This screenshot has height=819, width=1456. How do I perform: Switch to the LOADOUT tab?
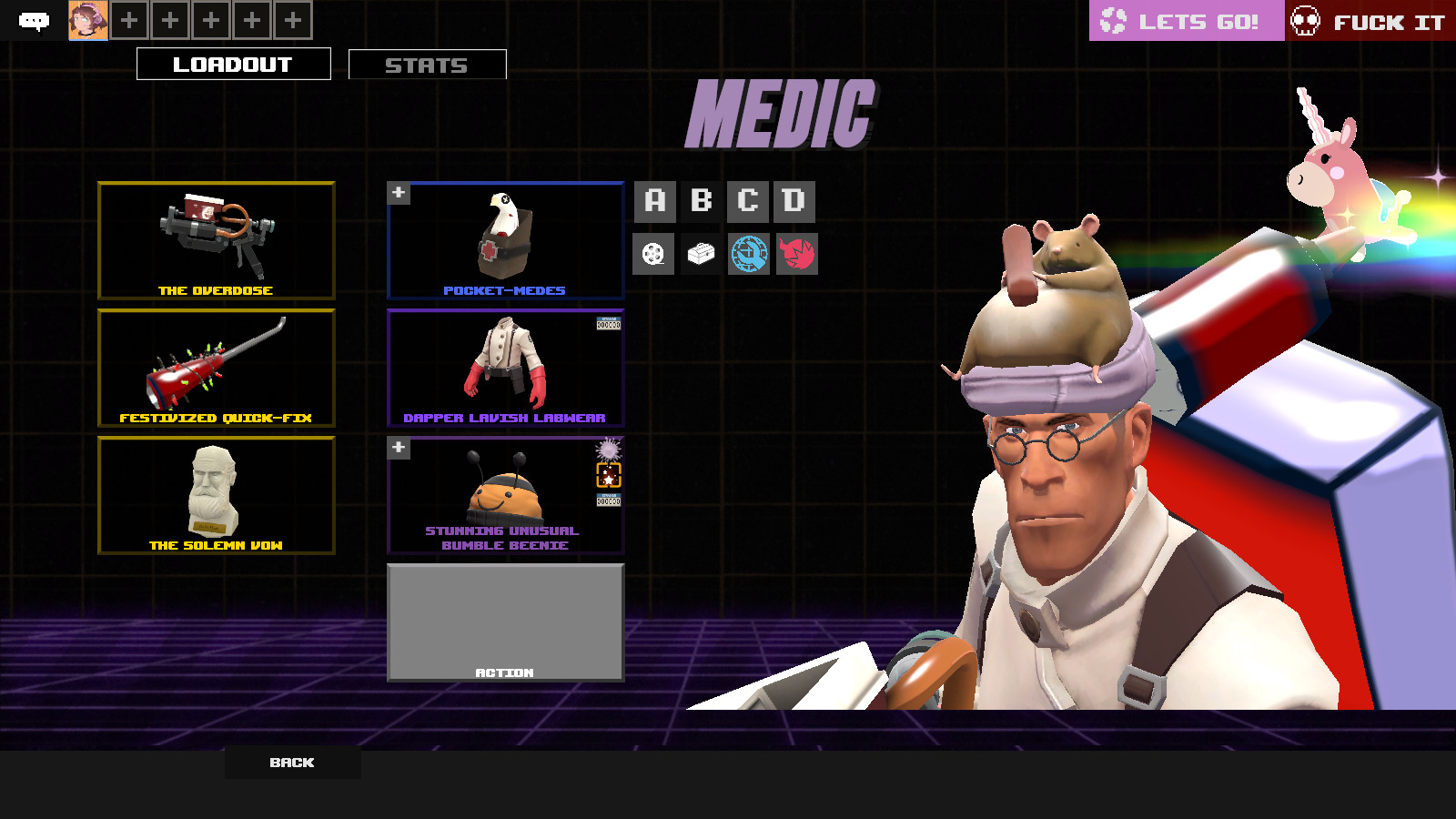pos(233,64)
